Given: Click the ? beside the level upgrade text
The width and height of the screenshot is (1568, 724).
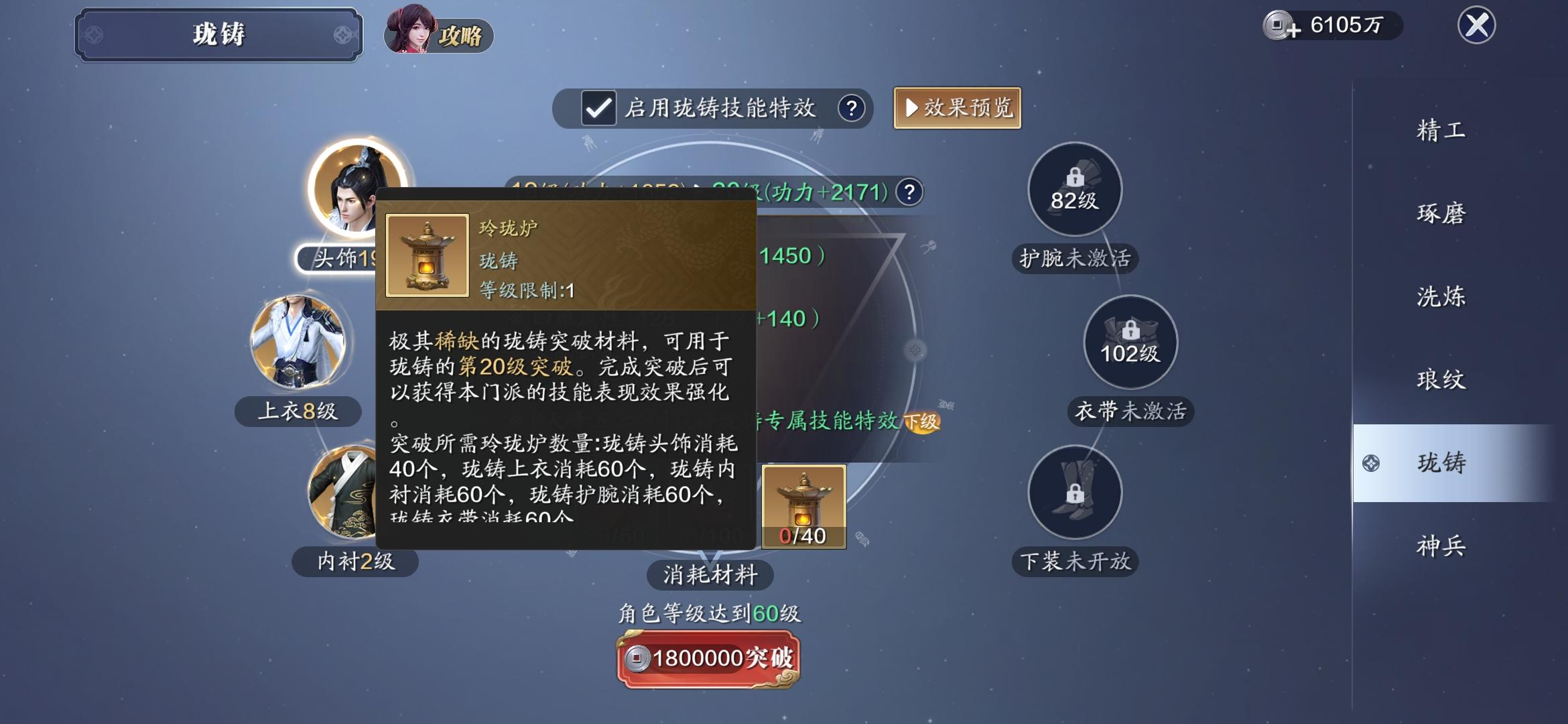Looking at the screenshot, I should (910, 191).
